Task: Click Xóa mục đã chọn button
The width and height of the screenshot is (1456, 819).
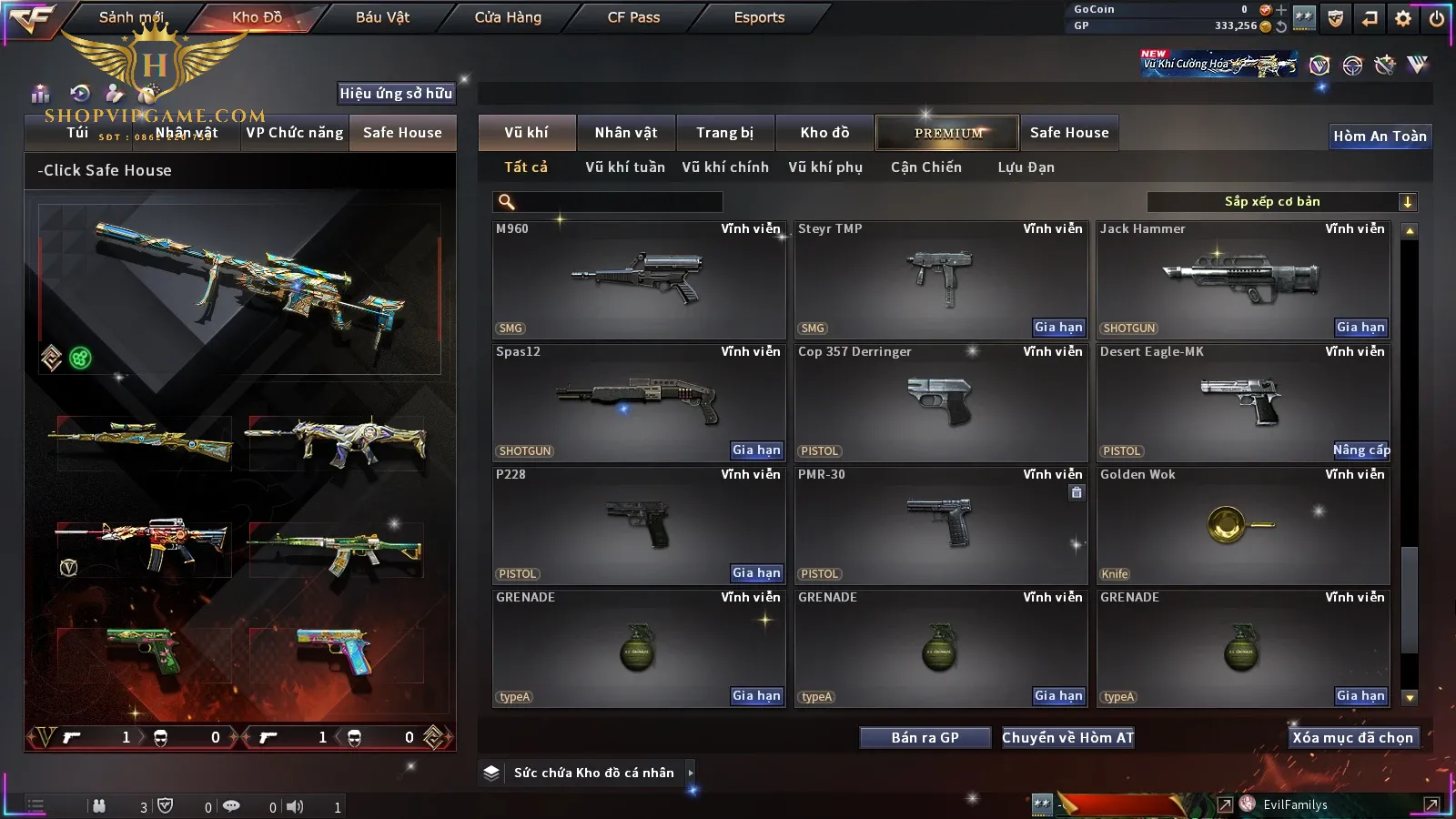Action: [1352, 738]
